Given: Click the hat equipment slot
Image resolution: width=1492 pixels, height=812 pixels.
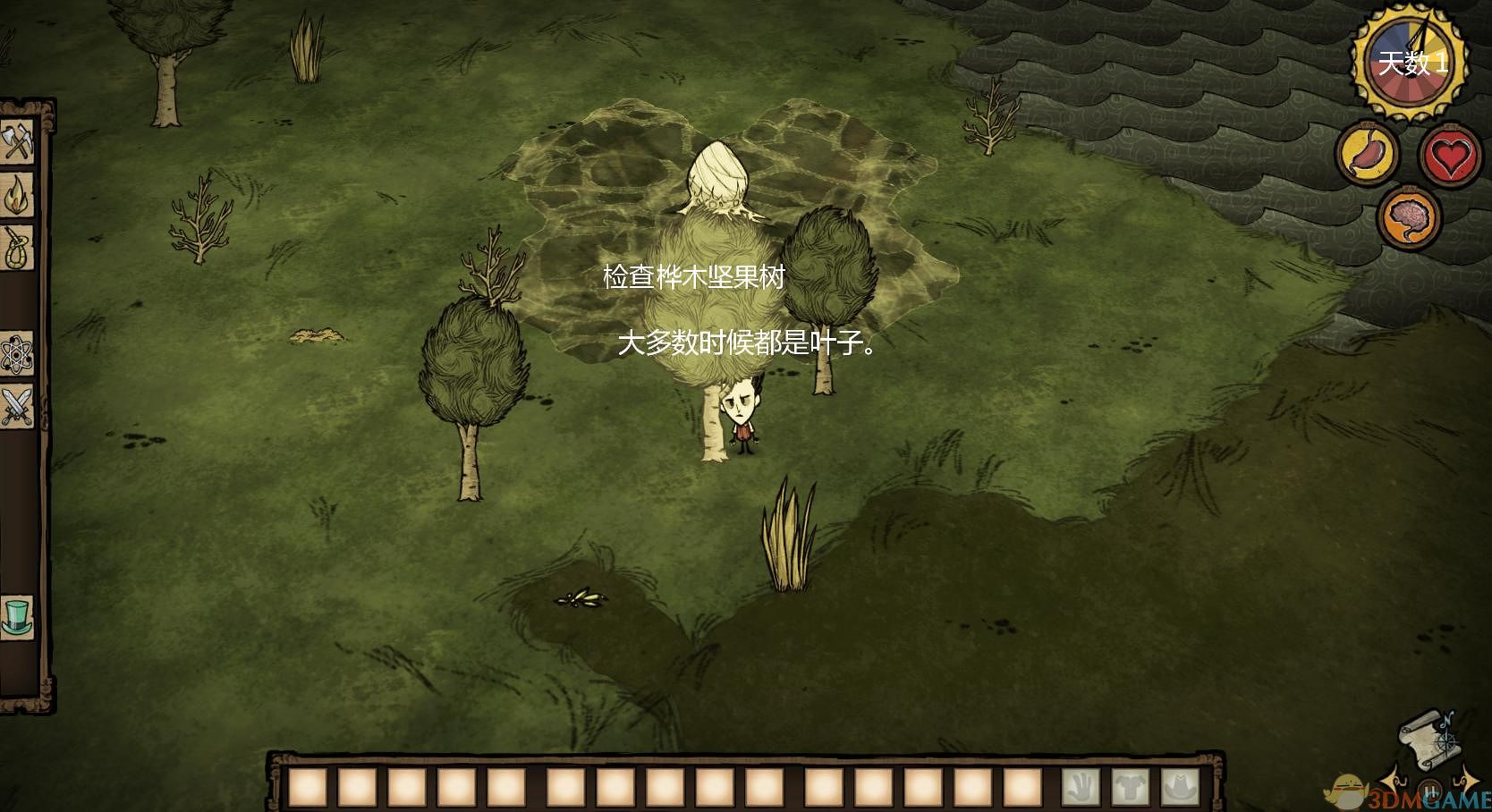Looking at the screenshot, I should point(1180,788).
